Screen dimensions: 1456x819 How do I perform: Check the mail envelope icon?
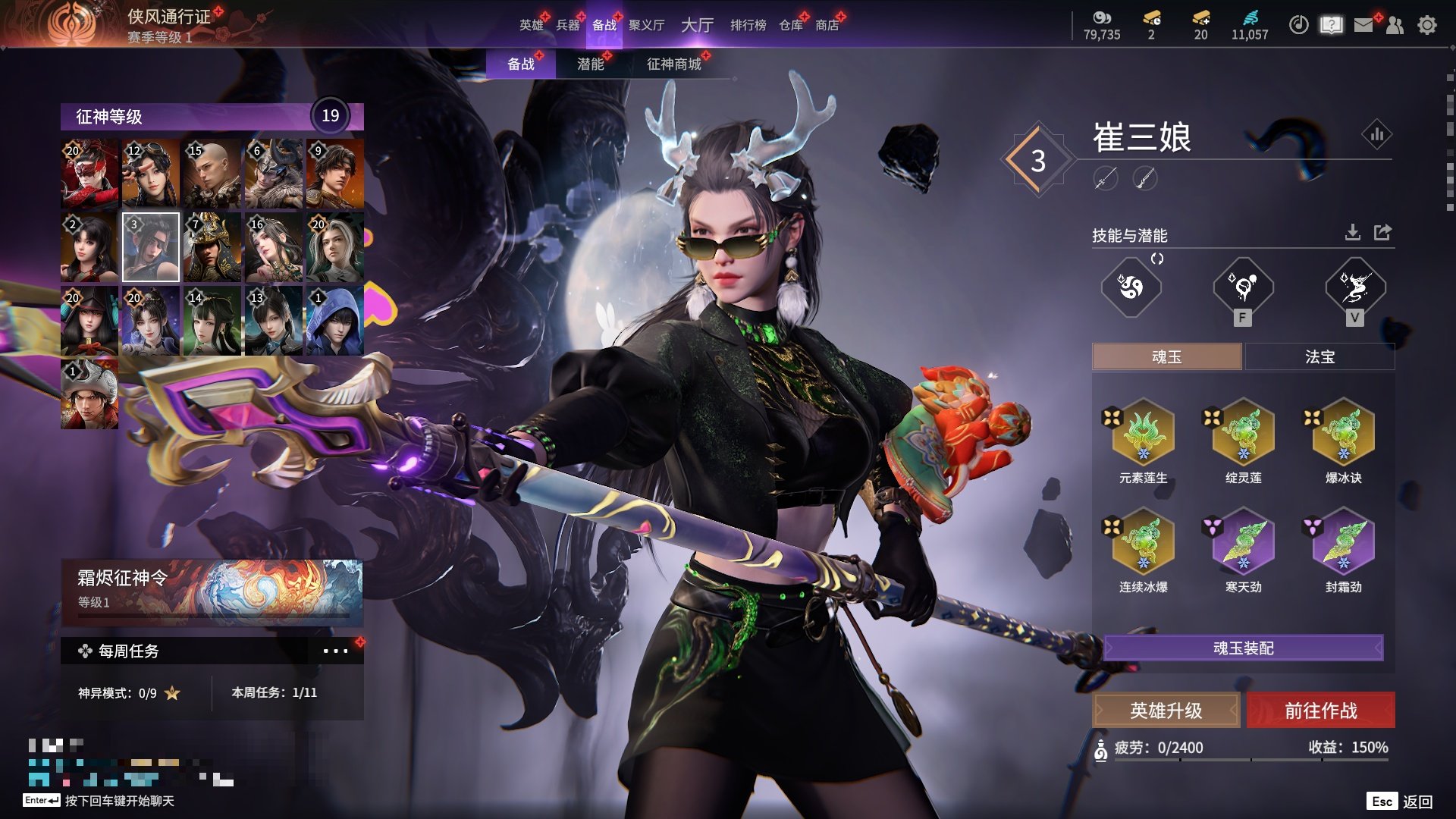(x=1363, y=25)
